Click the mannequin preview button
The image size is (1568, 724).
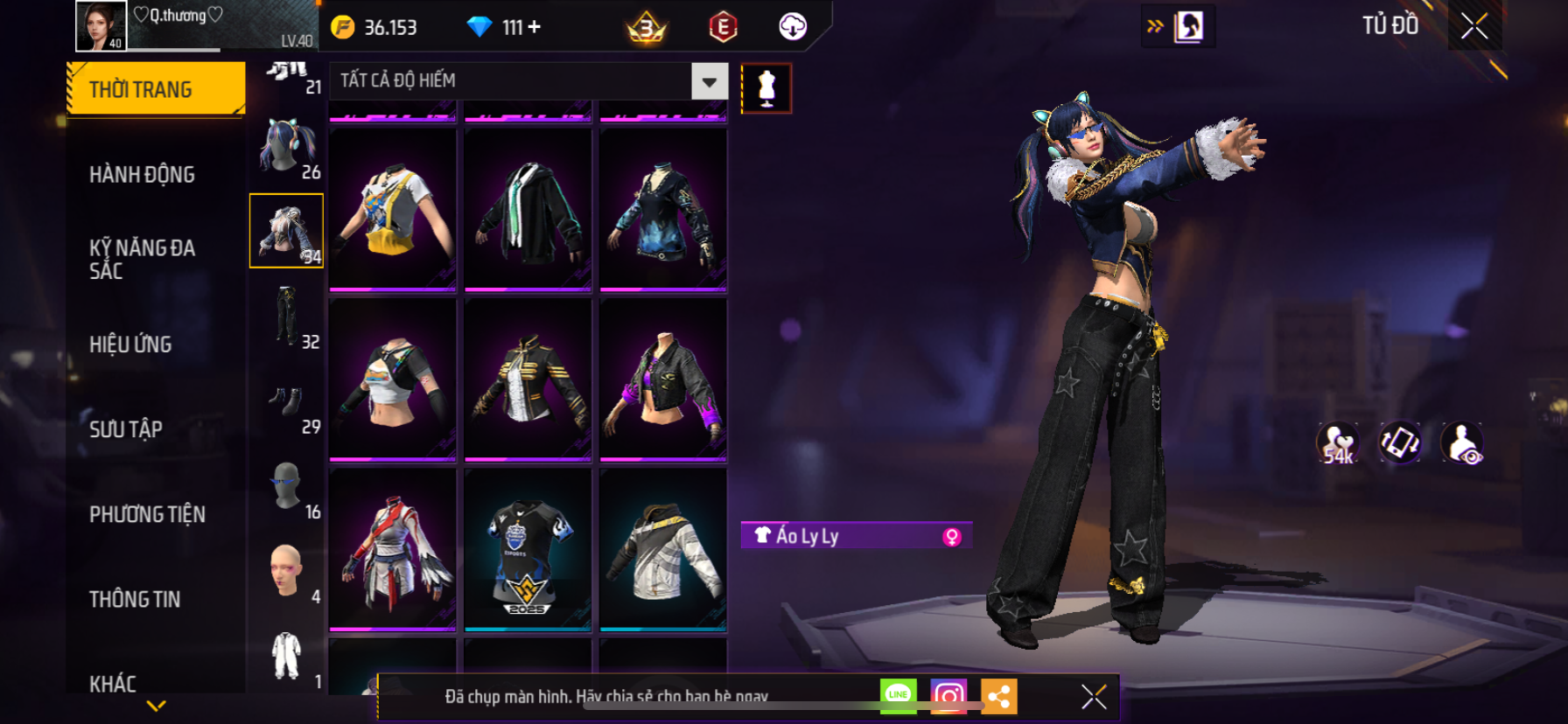pos(766,88)
